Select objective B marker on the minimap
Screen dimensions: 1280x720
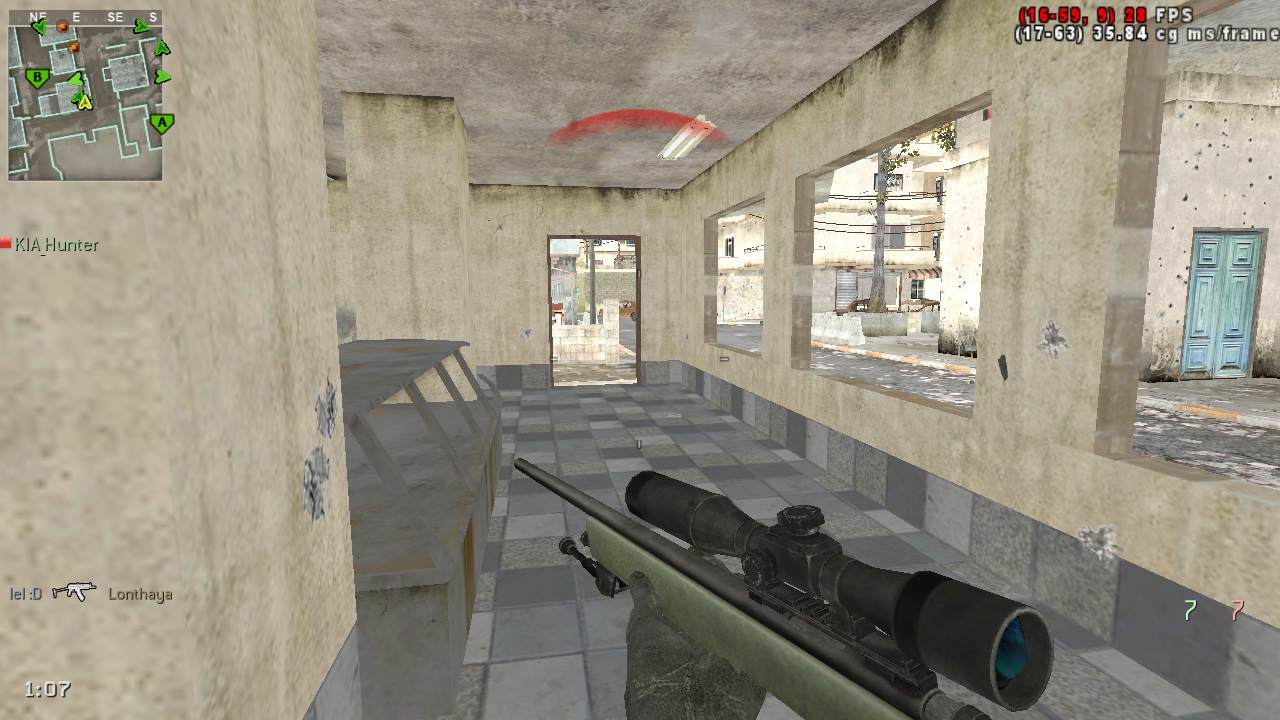point(38,77)
